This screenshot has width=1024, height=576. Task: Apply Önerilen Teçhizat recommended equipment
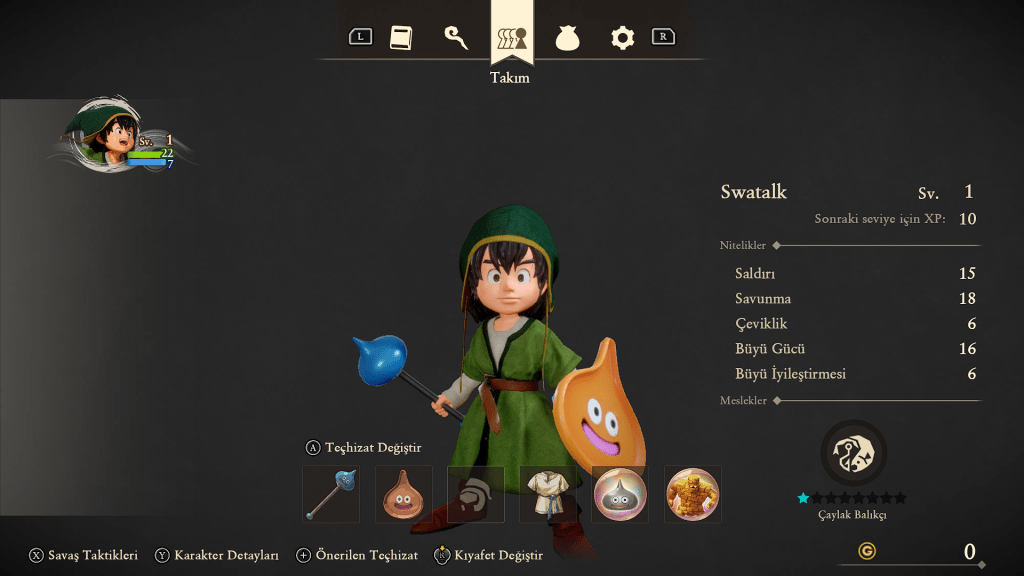click(x=357, y=555)
